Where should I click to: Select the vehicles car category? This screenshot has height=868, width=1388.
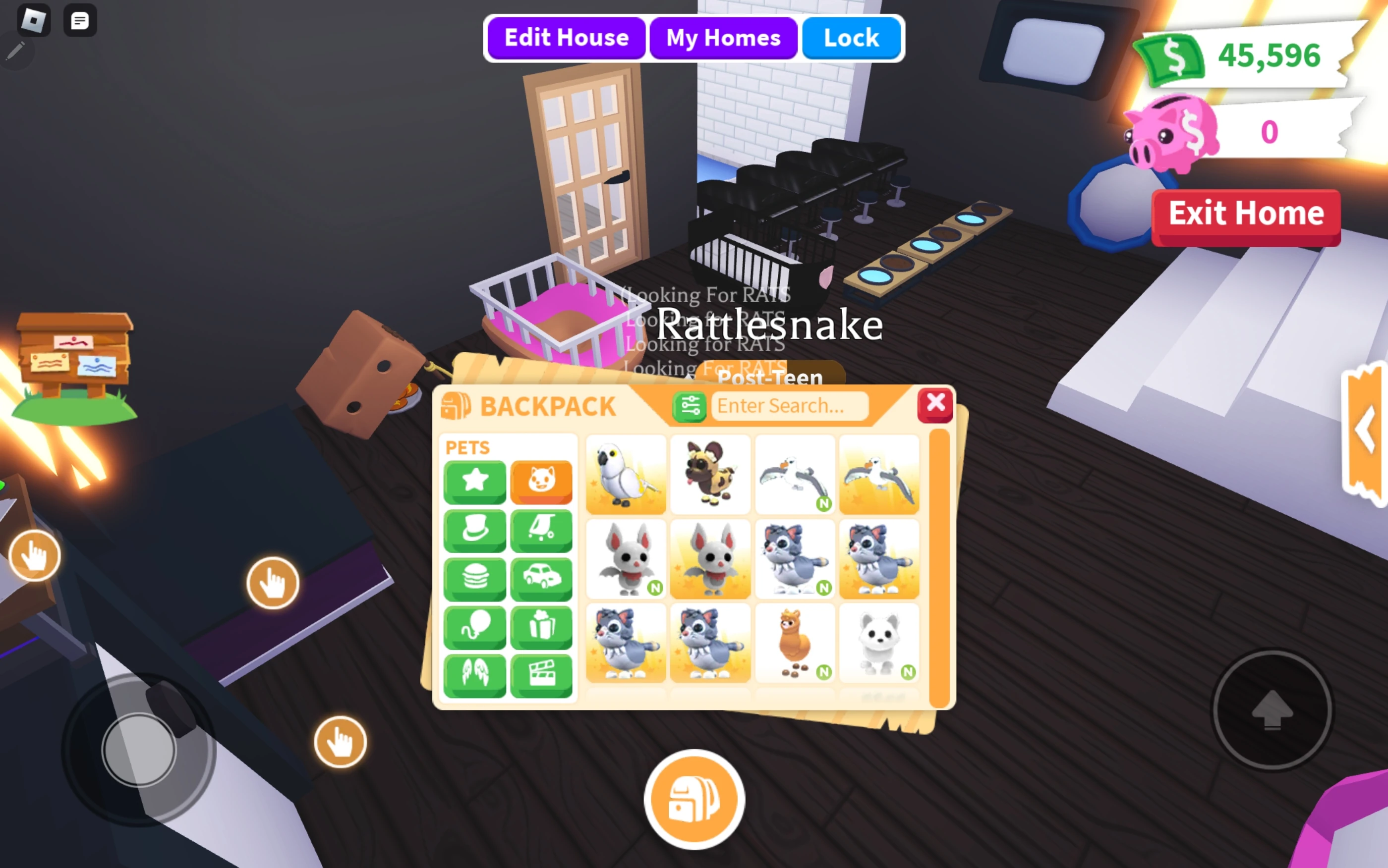[542, 578]
